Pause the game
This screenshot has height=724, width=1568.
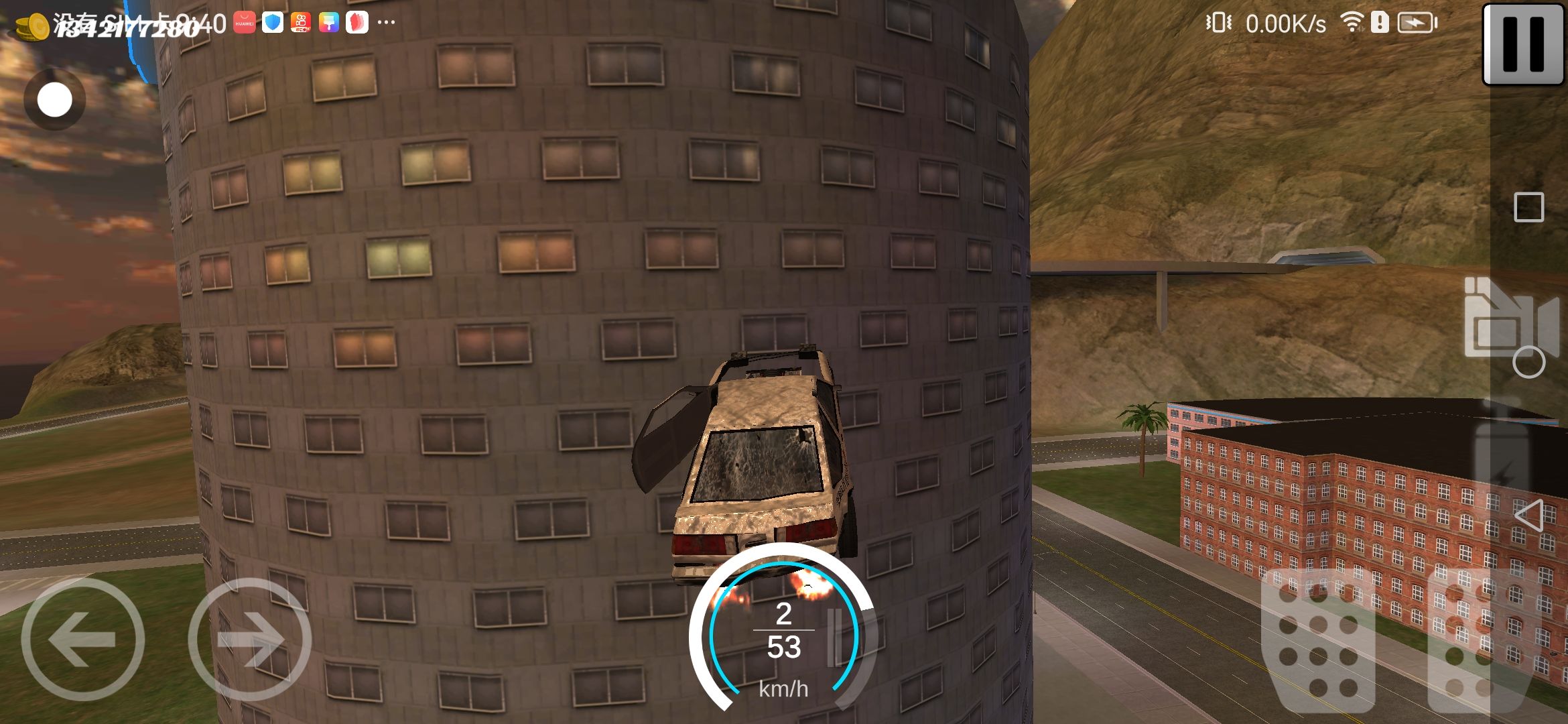[1523, 44]
